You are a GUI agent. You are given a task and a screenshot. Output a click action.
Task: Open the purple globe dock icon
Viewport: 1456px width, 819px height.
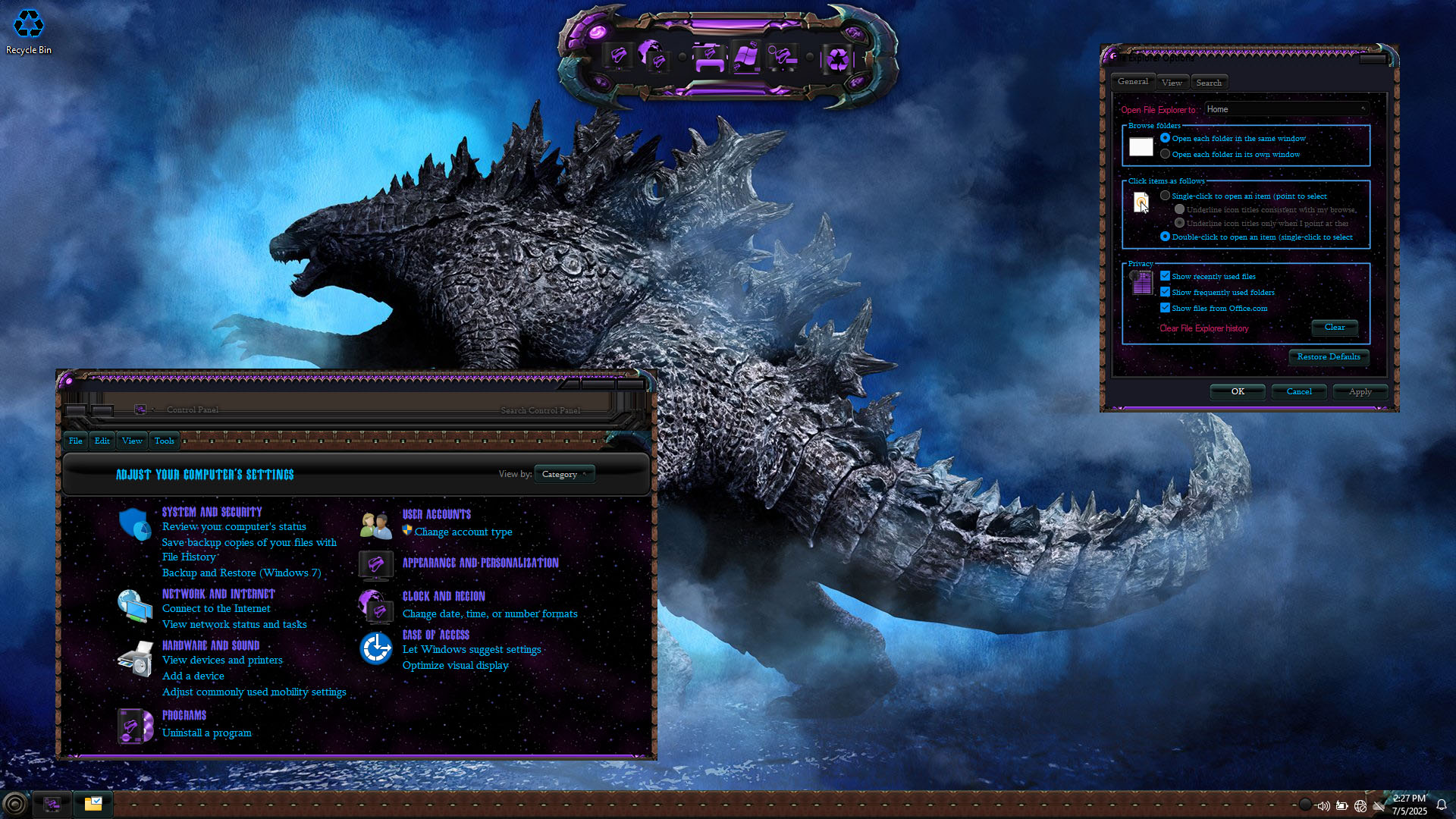pos(651,56)
